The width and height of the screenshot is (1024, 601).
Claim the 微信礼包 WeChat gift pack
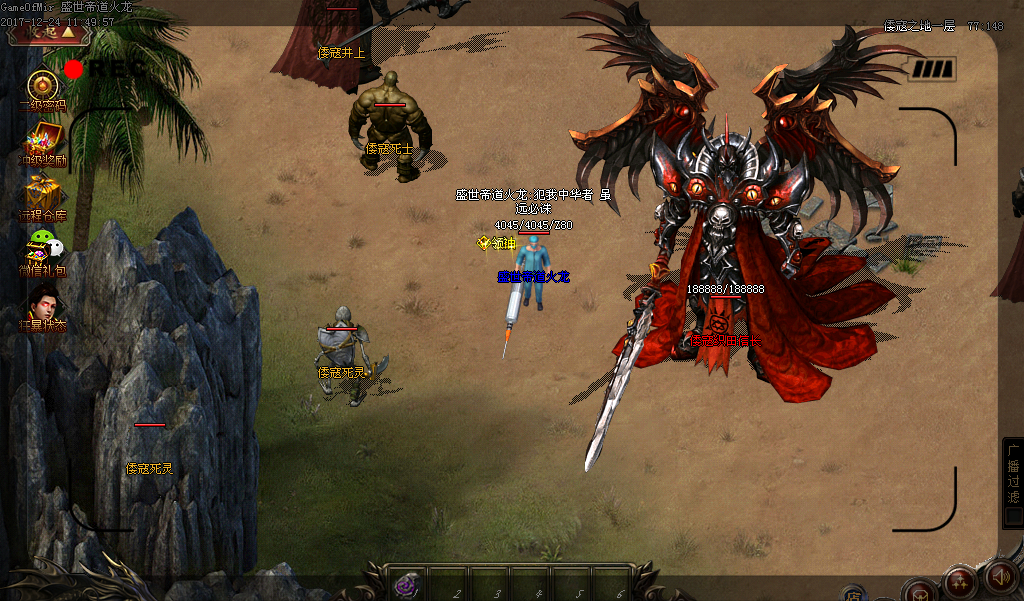tap(43, 247)
